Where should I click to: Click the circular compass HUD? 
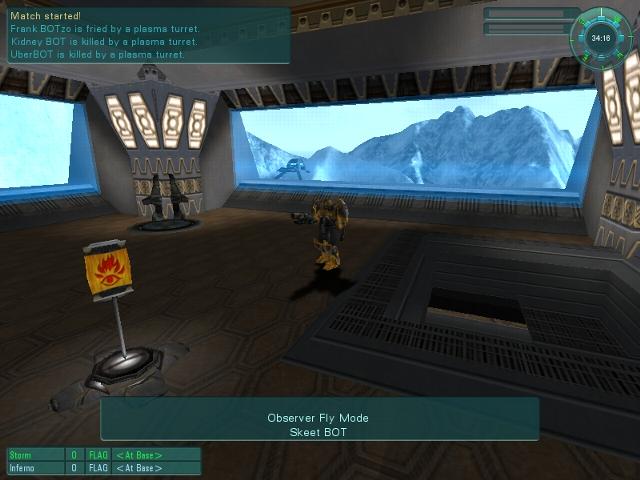click(x=601, y=37)
